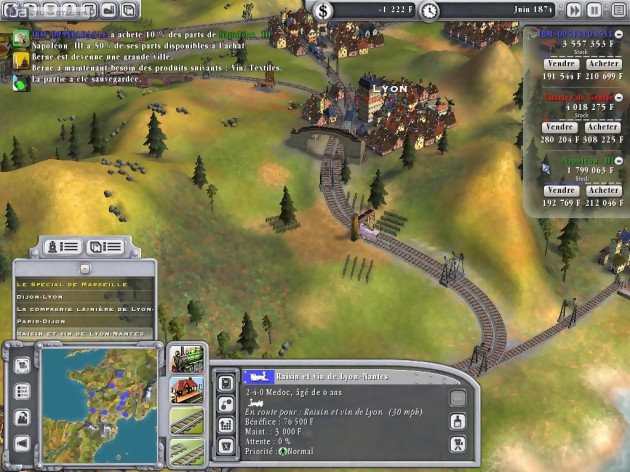
Task: Follow the train with the camera icon
Action: click(x=457, y=445)
